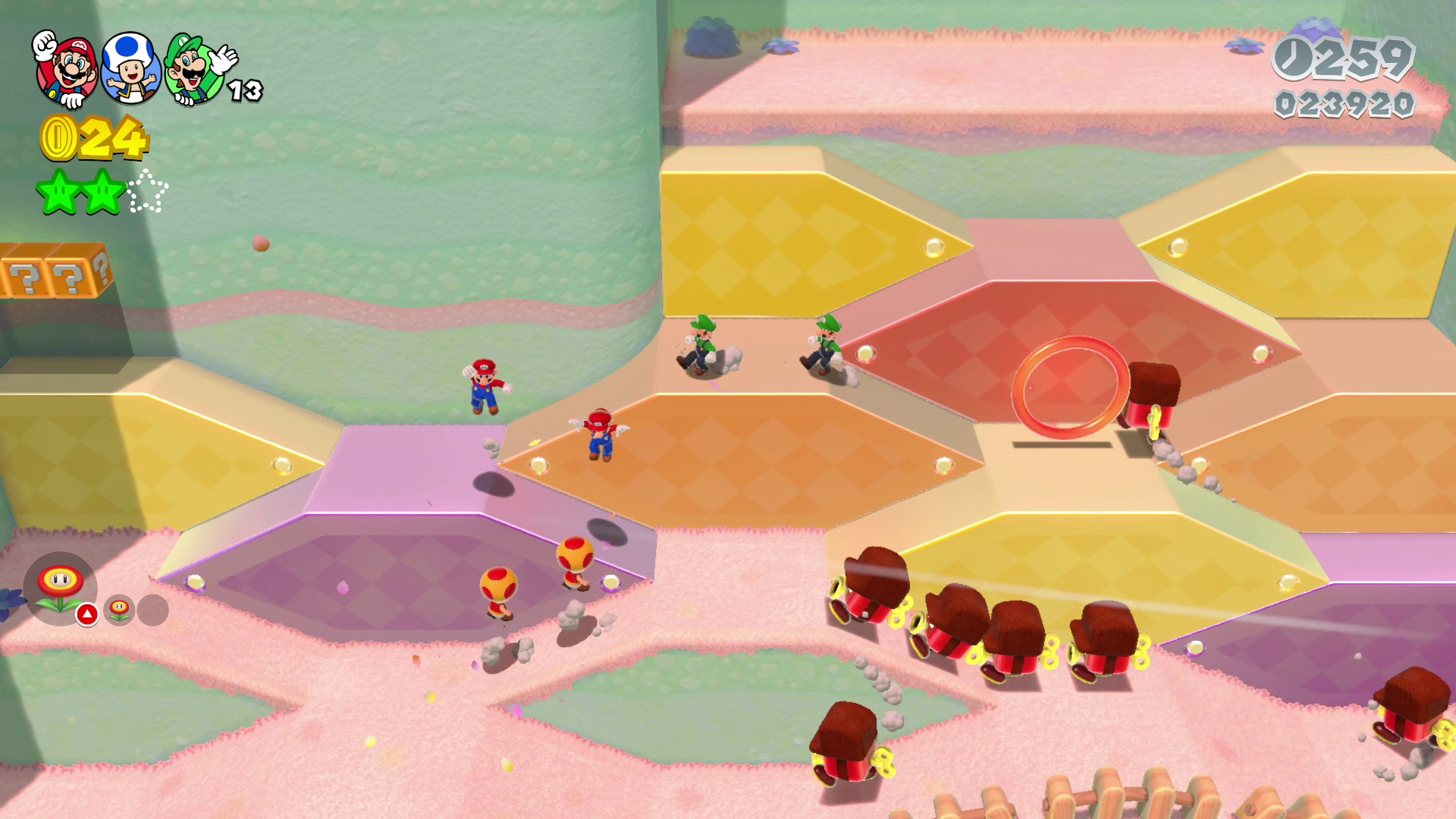Use the large reserve Fire Flower item
The width and height of the screenshot is (1456, 819).
click(x=60, y=588)
